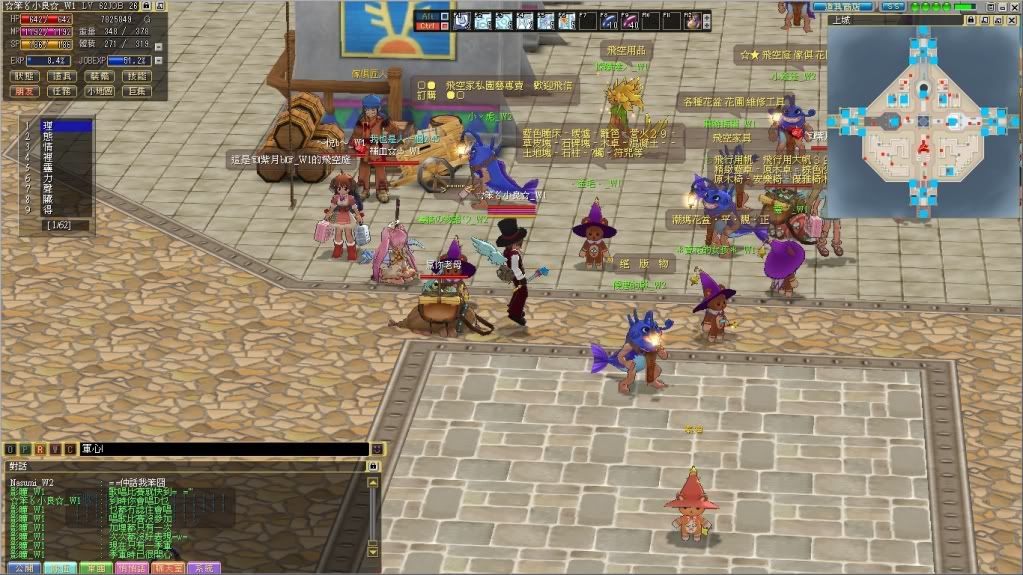Image resolution: width=1023 pixels, height=575 pixels.
Task: Open the 道具 items inventory
Action: 62,76
